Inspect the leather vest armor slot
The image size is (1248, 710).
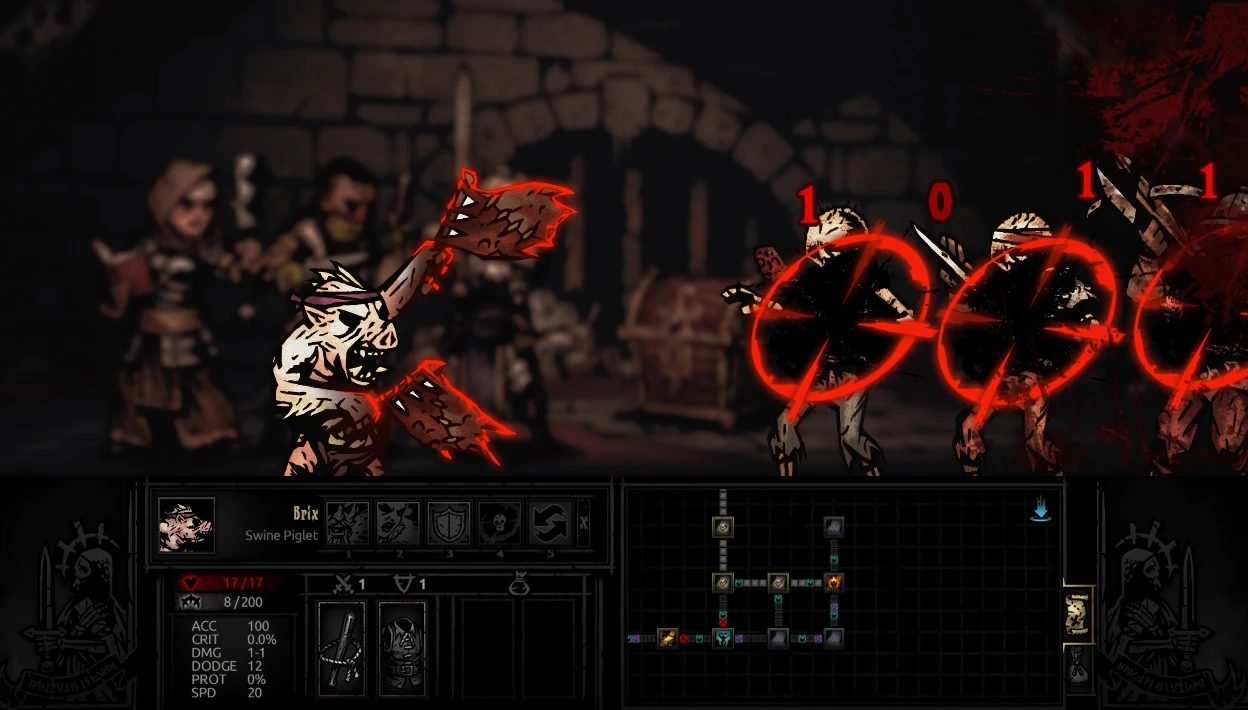(x=402, y=647)
